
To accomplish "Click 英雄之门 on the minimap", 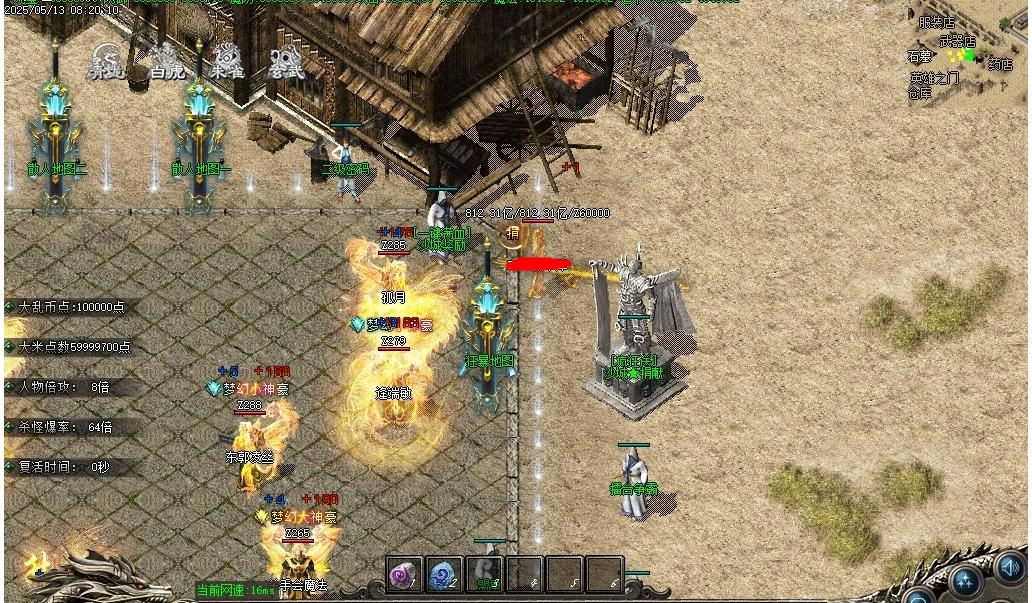I will pos(934,78).
